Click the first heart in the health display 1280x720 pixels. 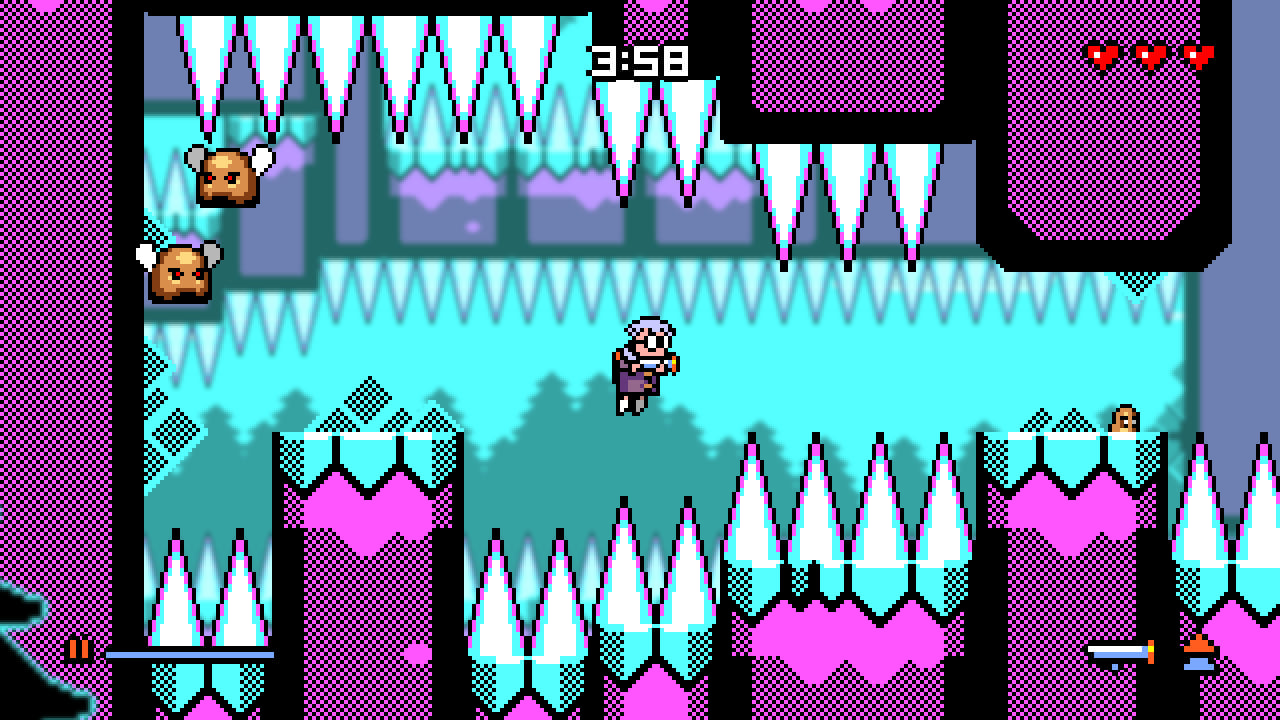(x=1104, y=55)
